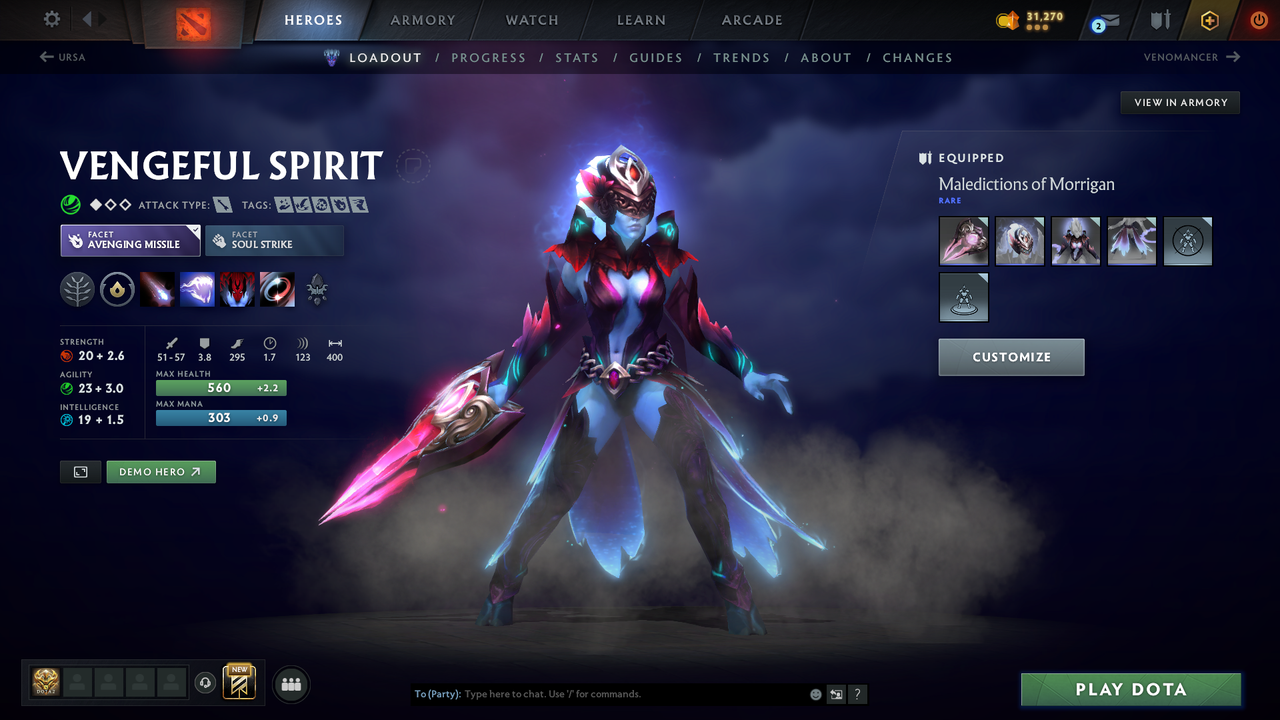1280x720 pixels.
Task: Click the Nether Swap ability icon
Action: coord(277,290)
